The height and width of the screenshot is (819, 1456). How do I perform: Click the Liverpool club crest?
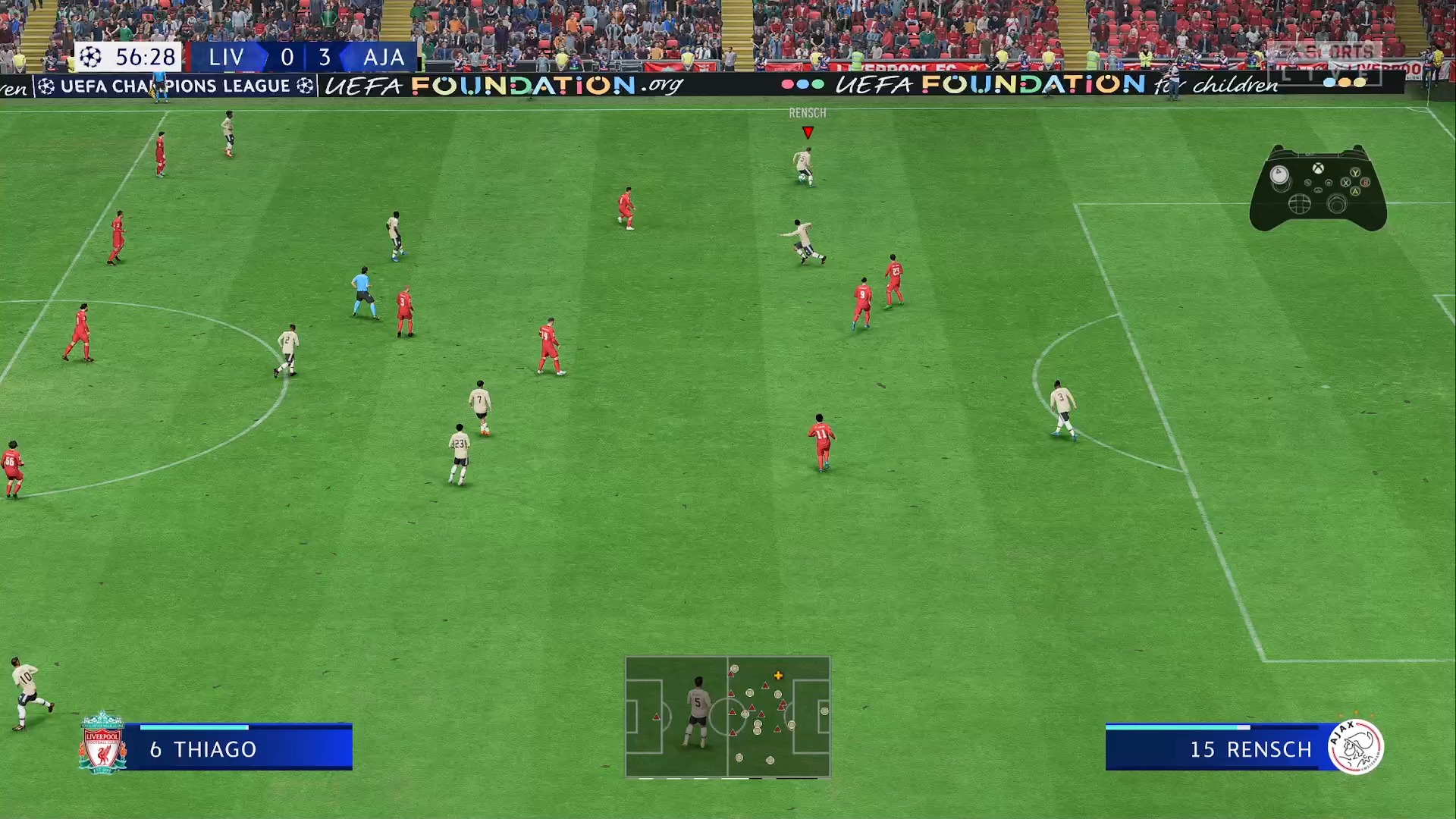tap(102, 743)
